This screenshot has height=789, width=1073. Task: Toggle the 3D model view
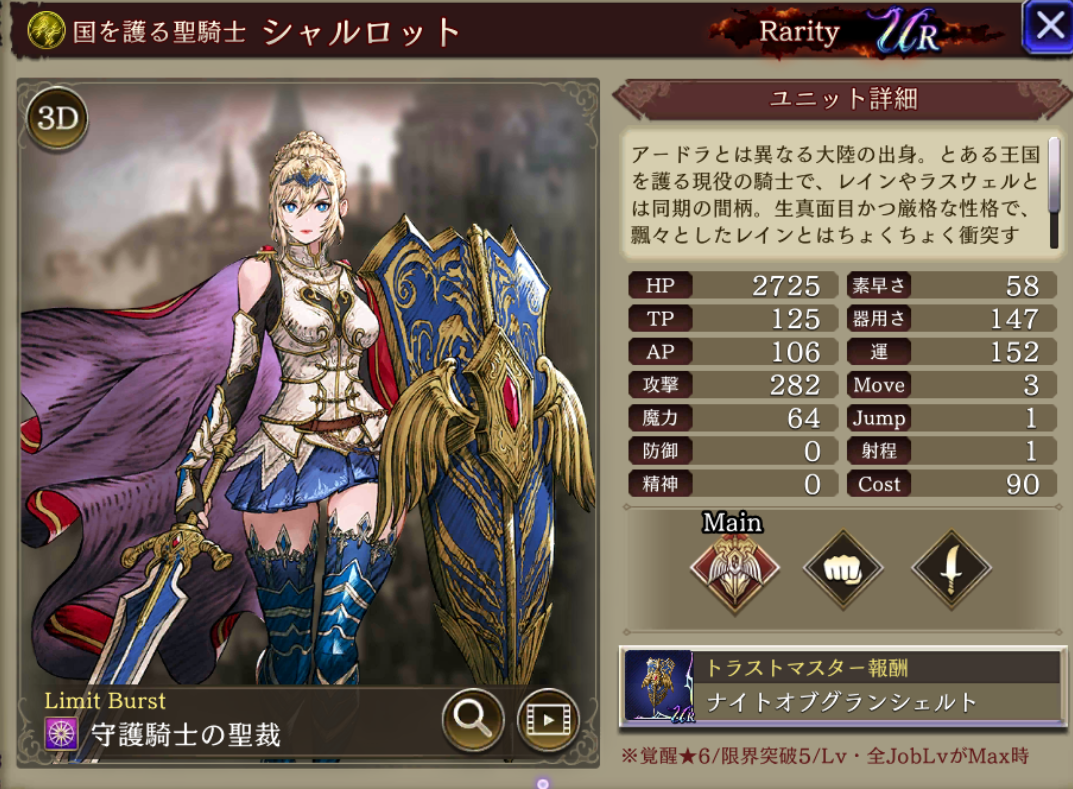pos(58,119)
